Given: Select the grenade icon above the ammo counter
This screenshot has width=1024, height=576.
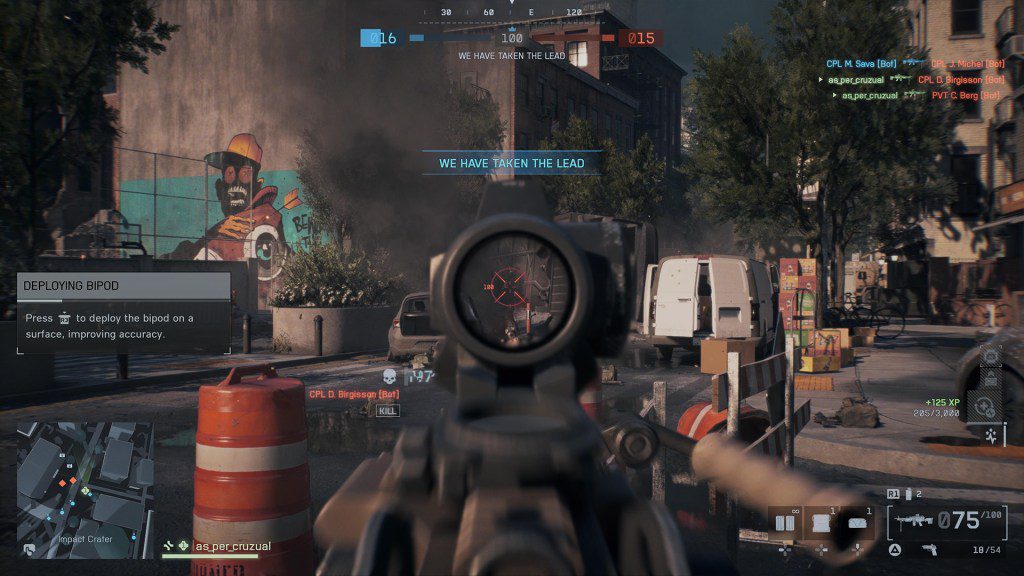Looking at the screenshot, I should [908, 494].
